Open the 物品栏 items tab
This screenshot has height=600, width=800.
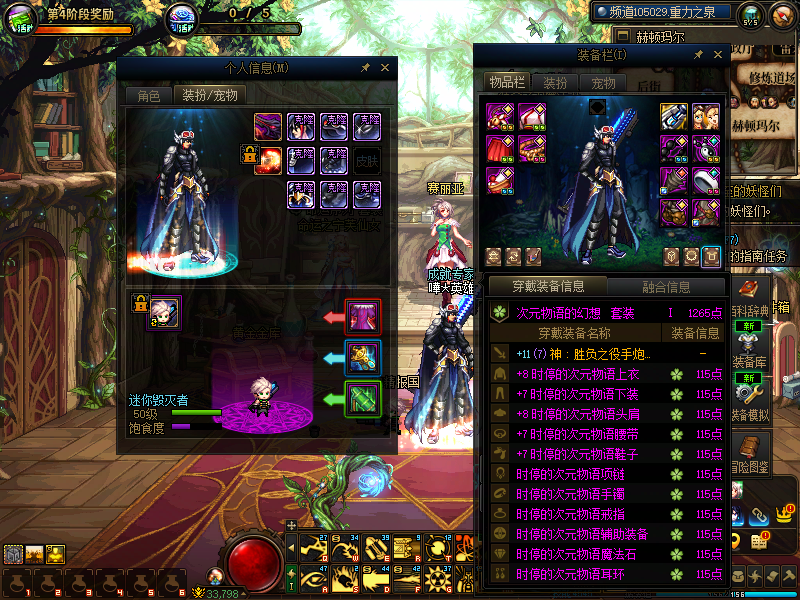pyautogui.click(x=507, y=83)
